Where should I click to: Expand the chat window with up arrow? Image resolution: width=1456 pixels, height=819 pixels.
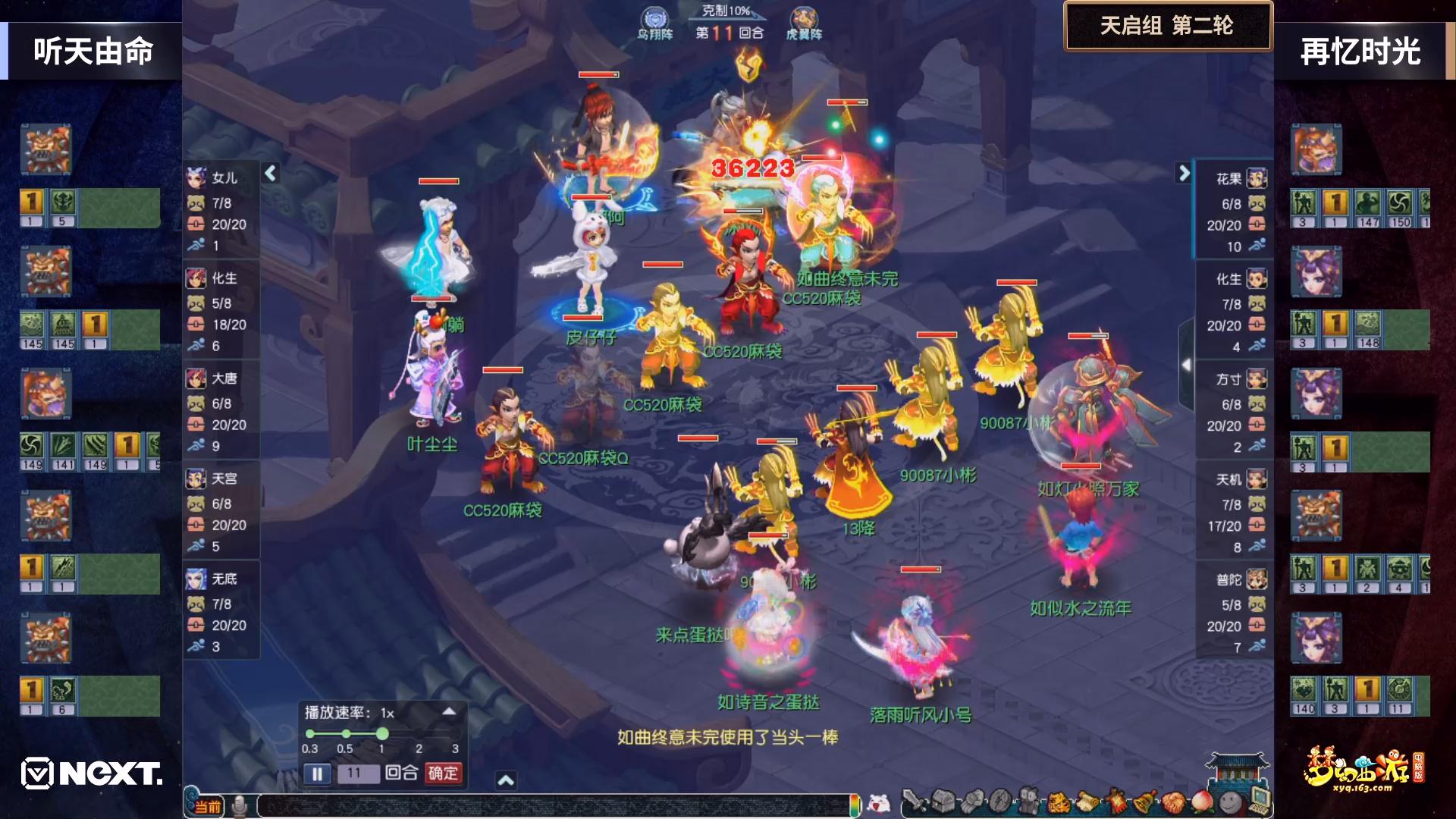click(x=506, y=780)
